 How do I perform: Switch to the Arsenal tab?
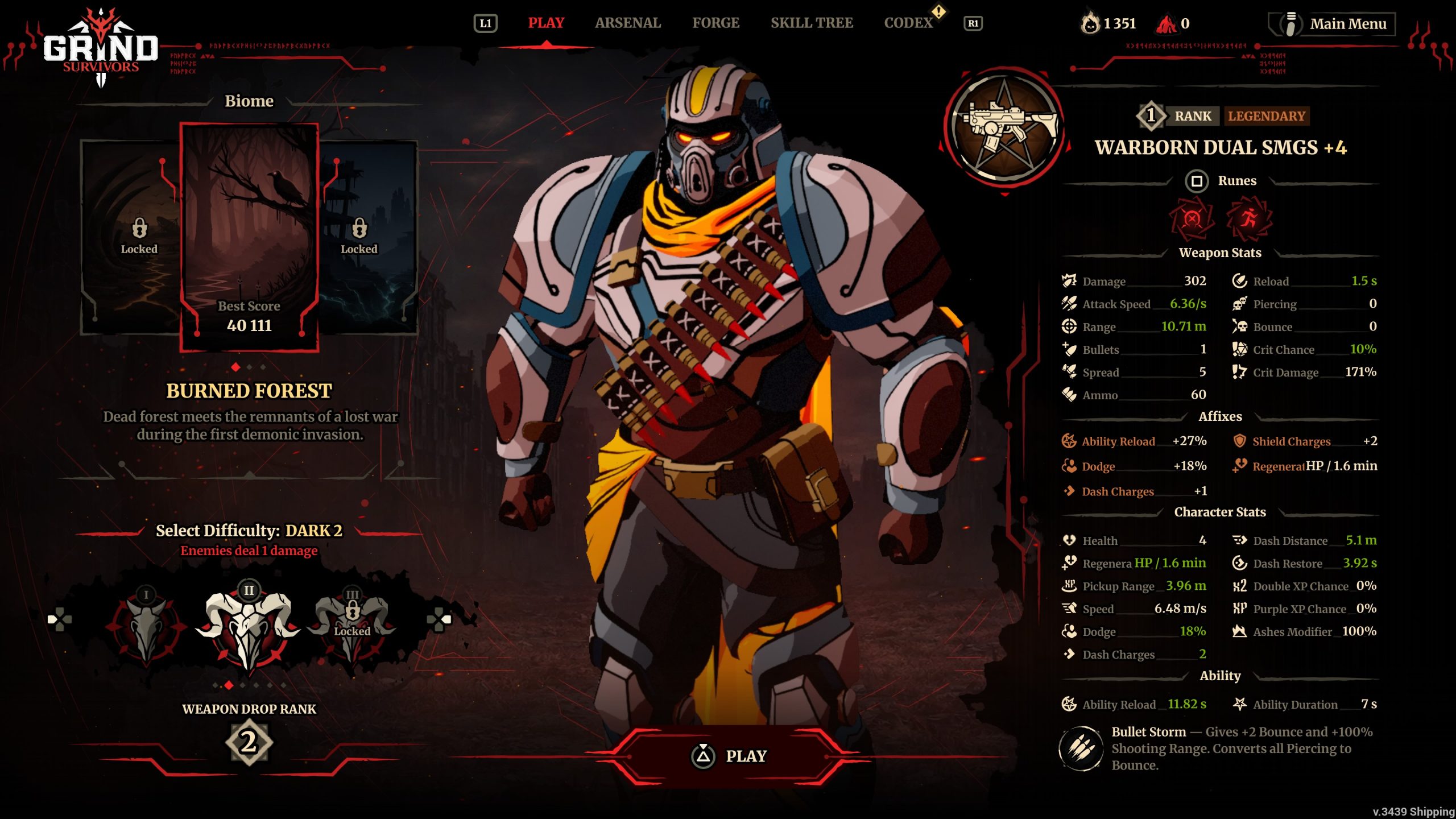pos(628,23)
